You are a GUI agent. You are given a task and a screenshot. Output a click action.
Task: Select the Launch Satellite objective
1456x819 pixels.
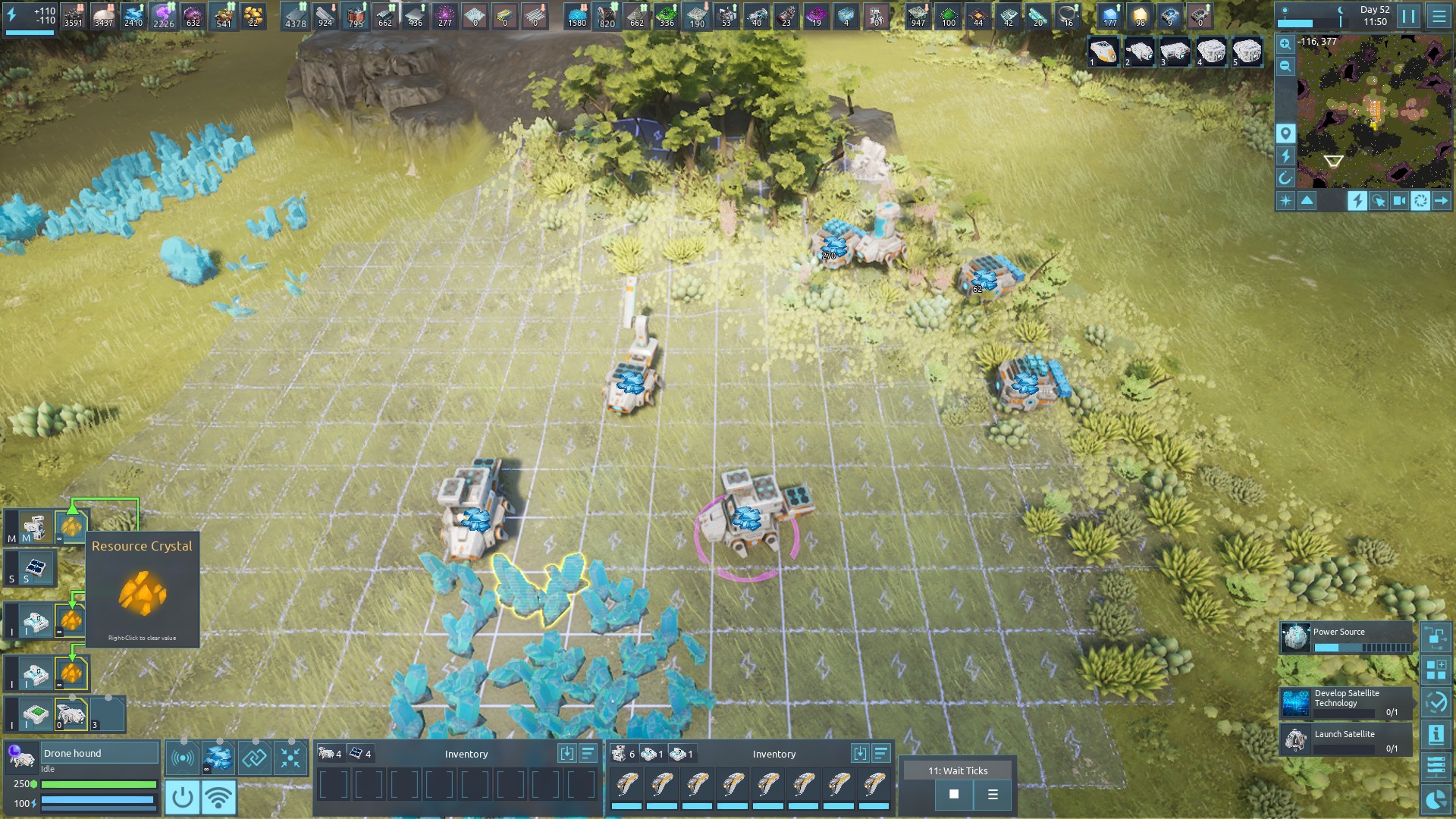(x=1346, y=739)
